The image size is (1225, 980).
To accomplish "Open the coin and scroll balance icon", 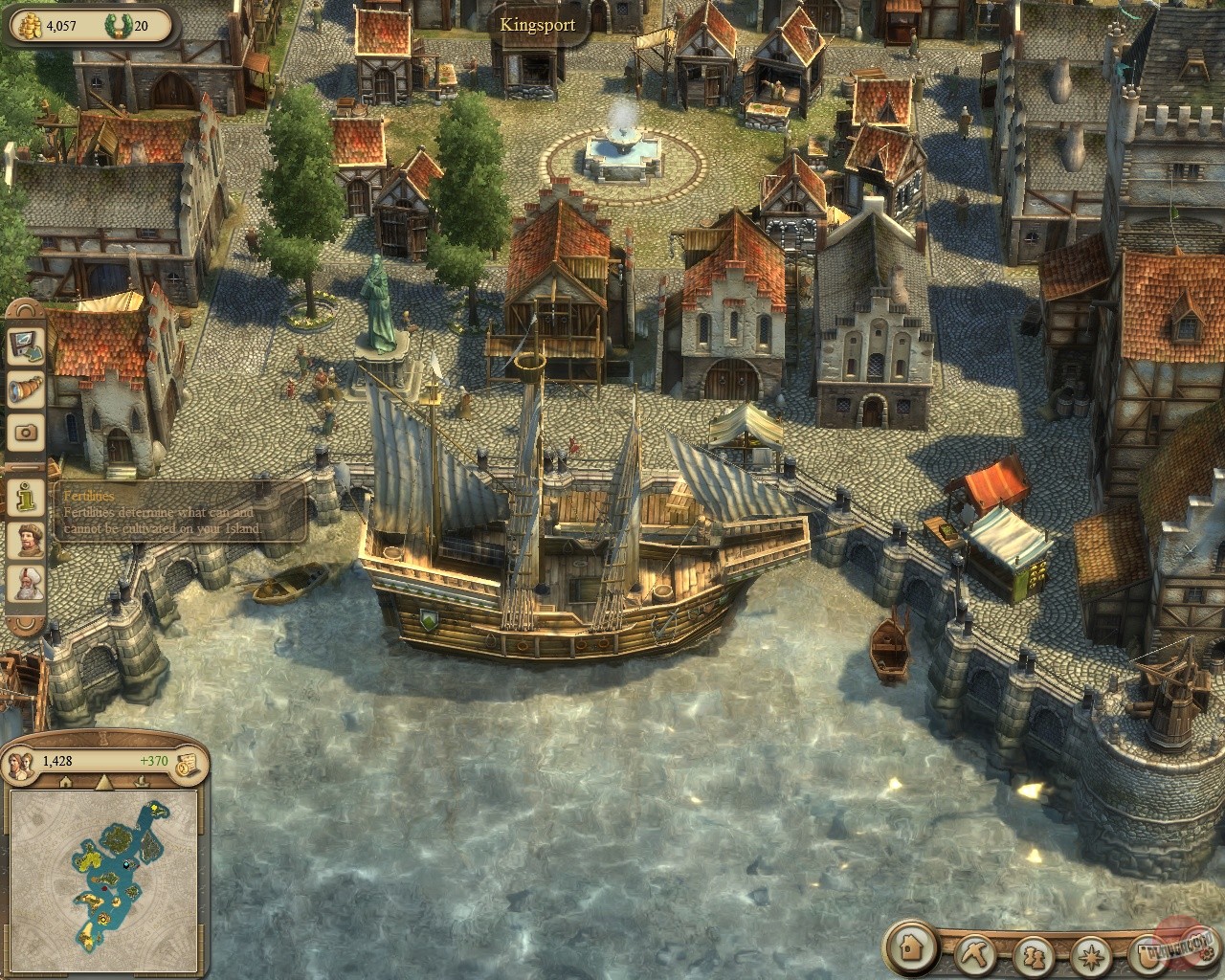I will click(x=187, y=760).
